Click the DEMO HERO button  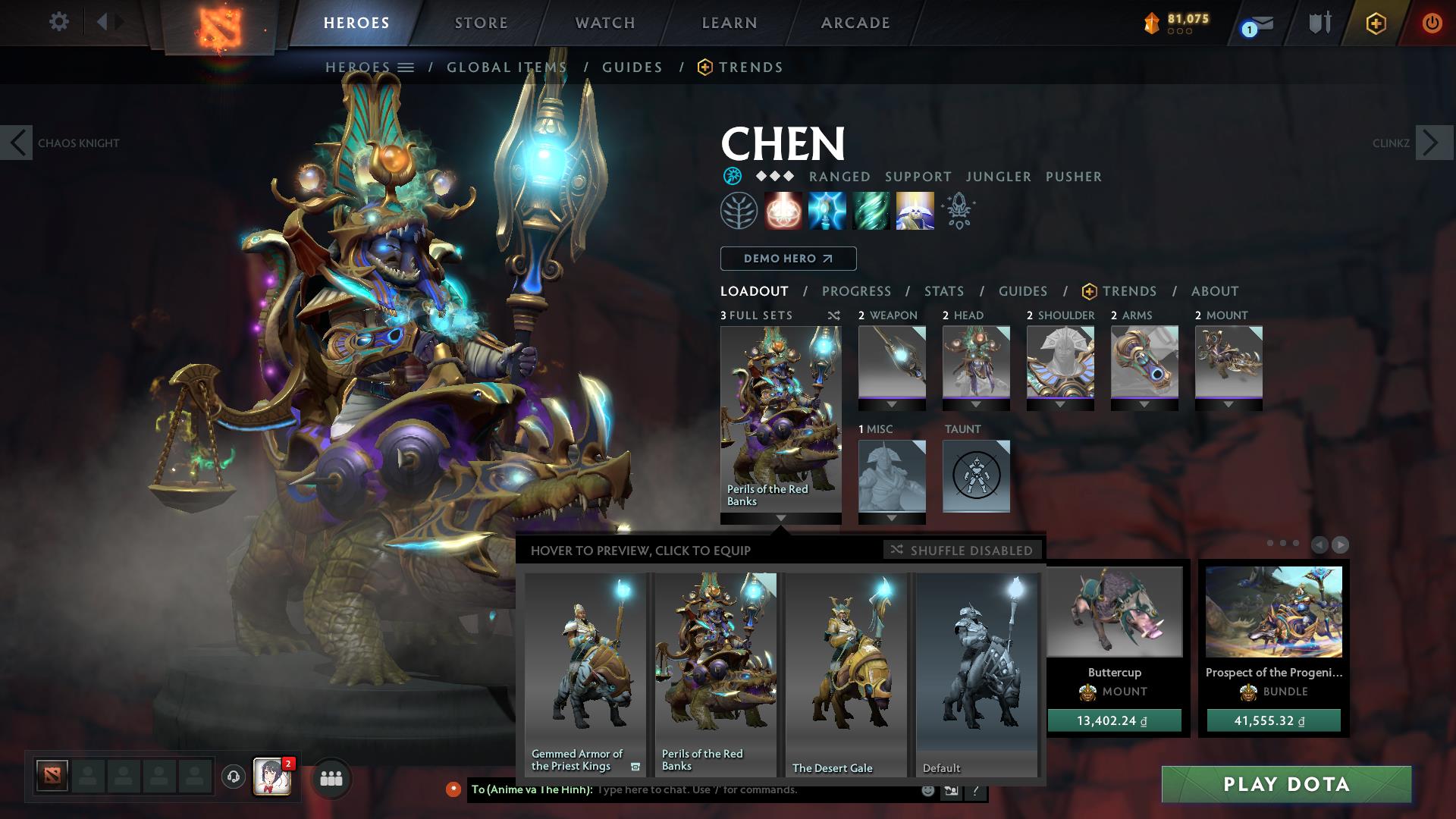click(x=787, y=259)
